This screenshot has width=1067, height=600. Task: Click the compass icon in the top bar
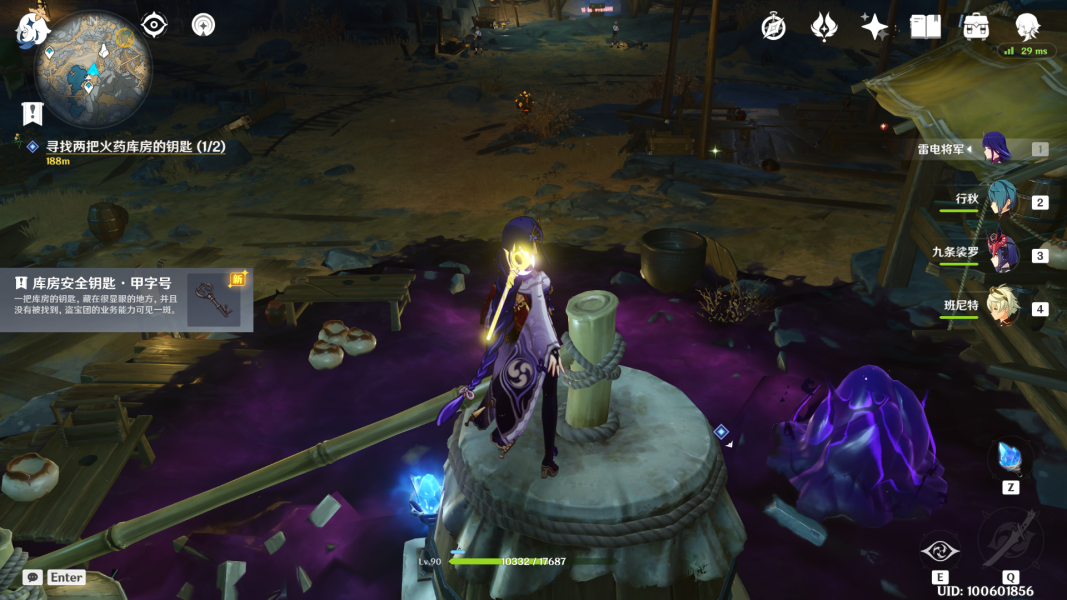click(773, 27)
